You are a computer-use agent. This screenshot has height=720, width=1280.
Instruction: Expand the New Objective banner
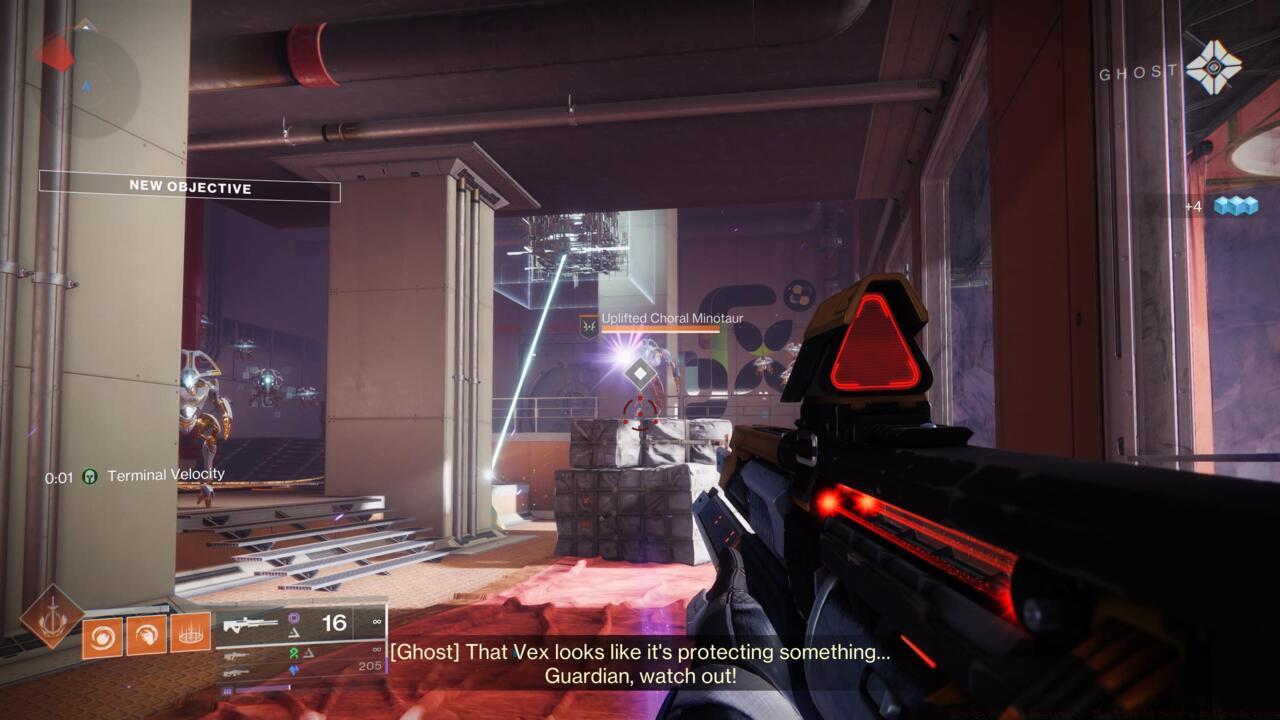click(189, 187)
